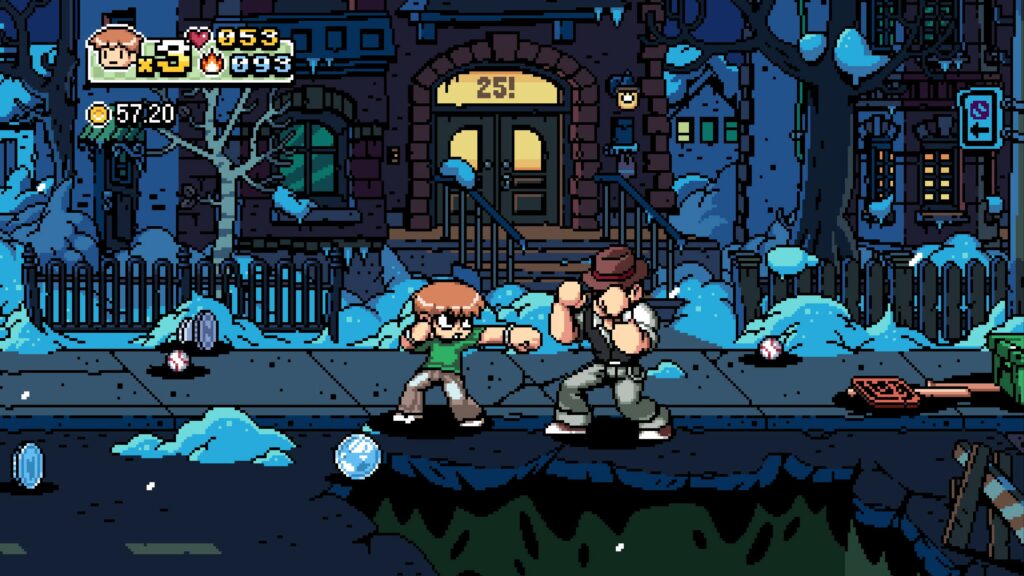Click Scott's character portrait in the HUD
Image resolution: width=1024 pixels, height=576 pixels.
(x=114, y=52)
